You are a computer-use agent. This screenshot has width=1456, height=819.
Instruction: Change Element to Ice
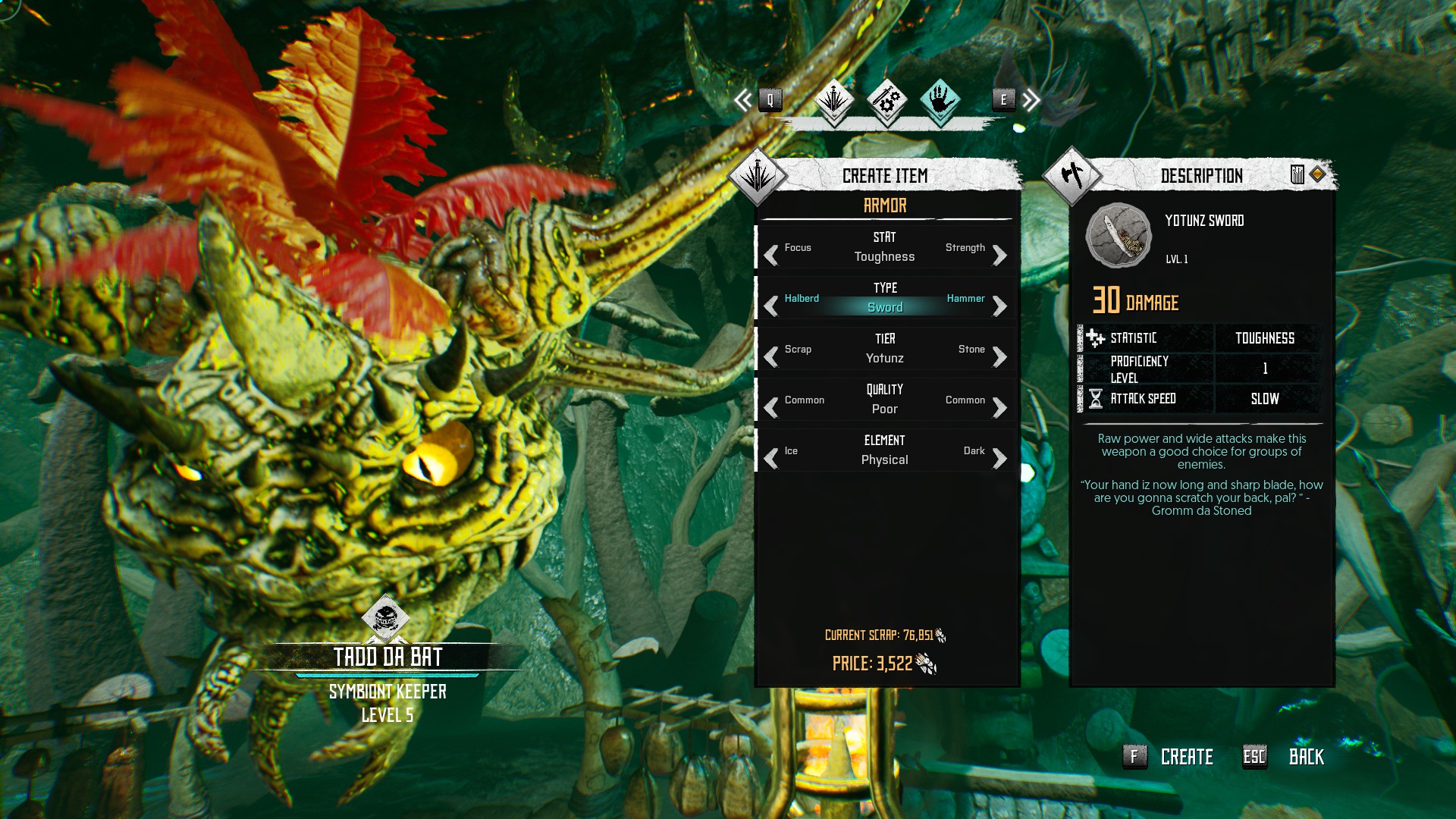click(772, 459)
